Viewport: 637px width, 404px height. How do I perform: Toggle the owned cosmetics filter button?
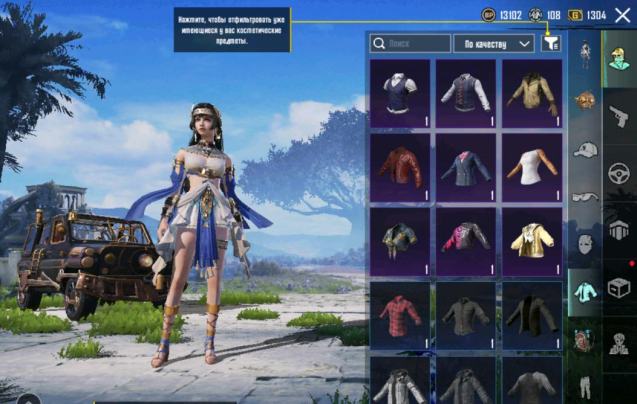point(551,43)
